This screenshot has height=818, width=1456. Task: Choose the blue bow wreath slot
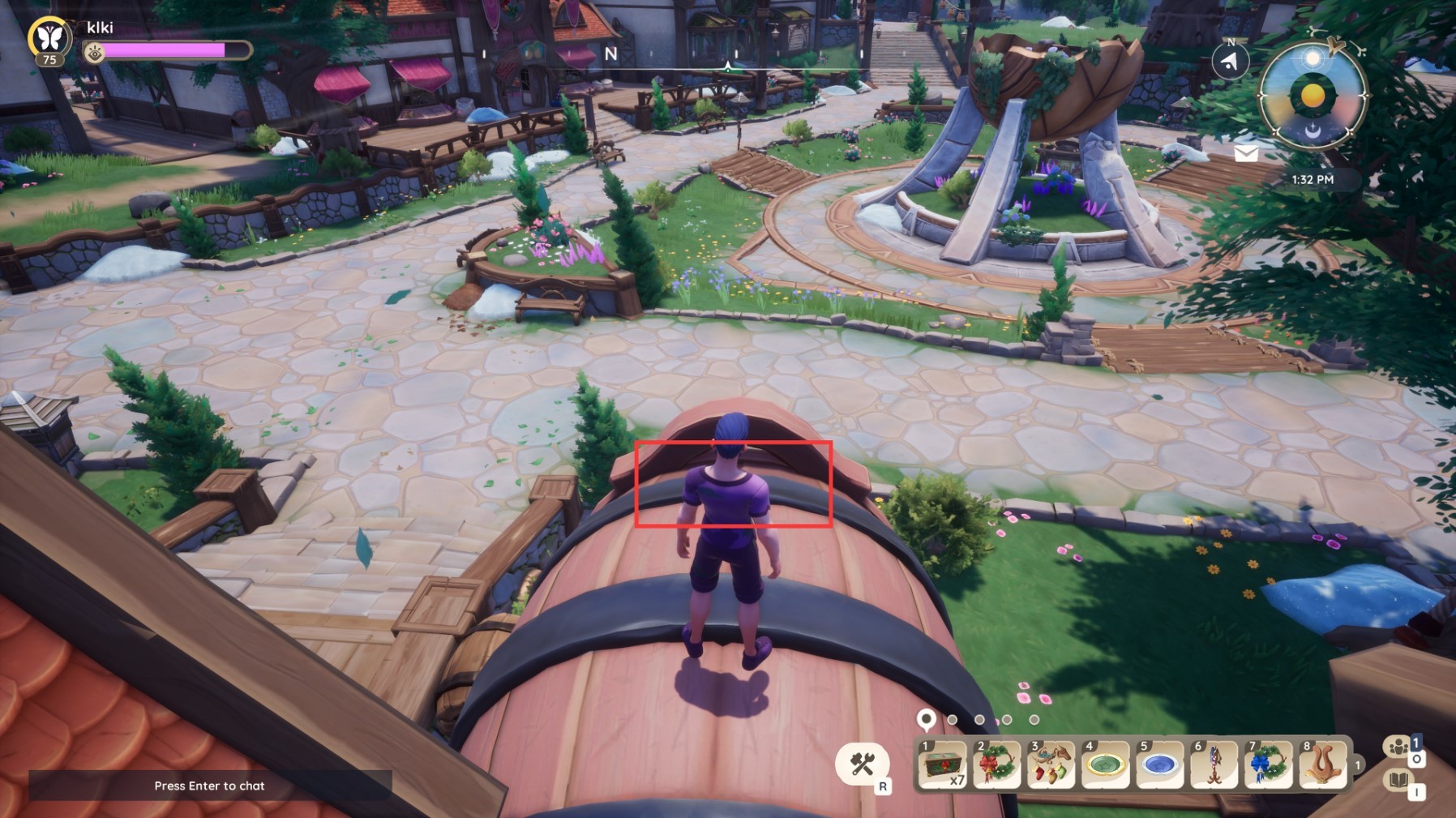tap(1268, 764)
